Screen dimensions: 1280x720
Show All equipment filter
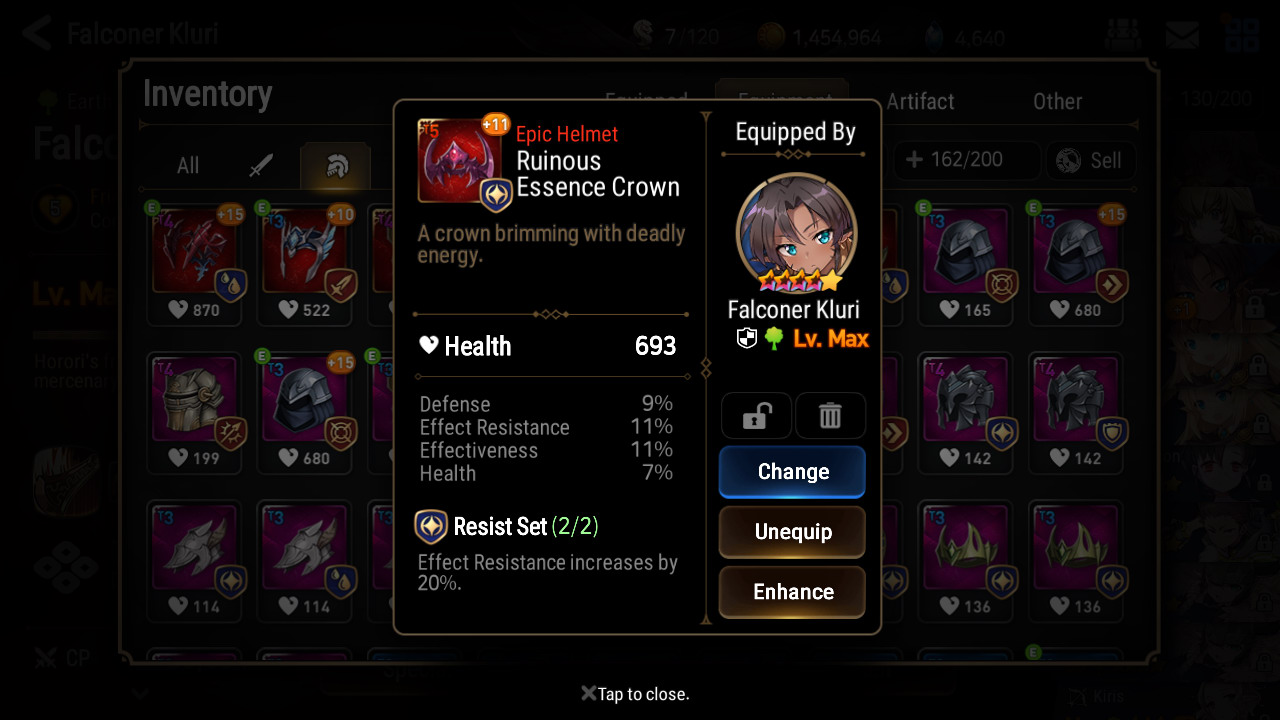pyautogui.click(x=188, y=165)
